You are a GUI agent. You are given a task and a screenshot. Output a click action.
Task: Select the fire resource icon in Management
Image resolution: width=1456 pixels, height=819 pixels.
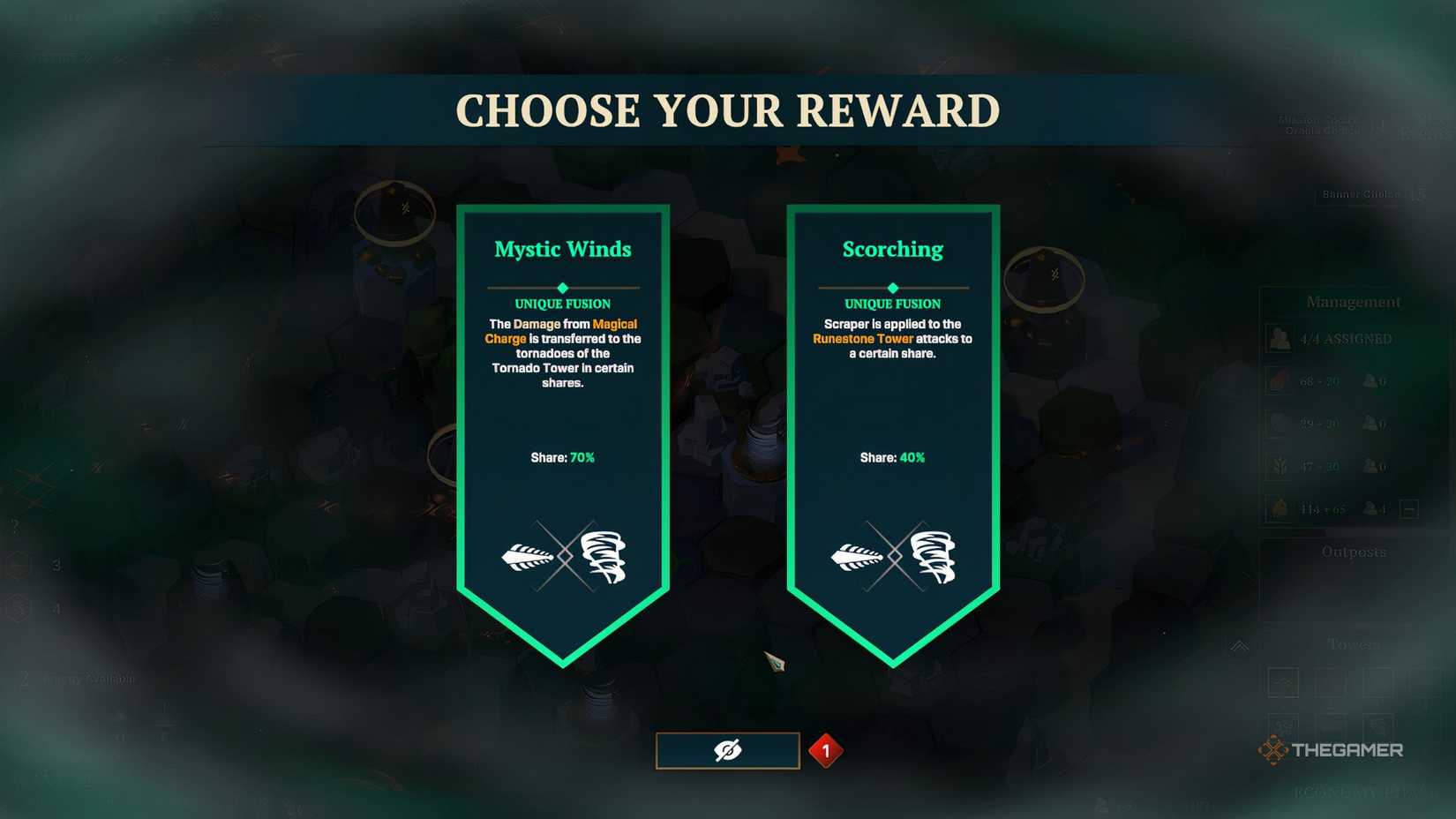pos(1280,380)
